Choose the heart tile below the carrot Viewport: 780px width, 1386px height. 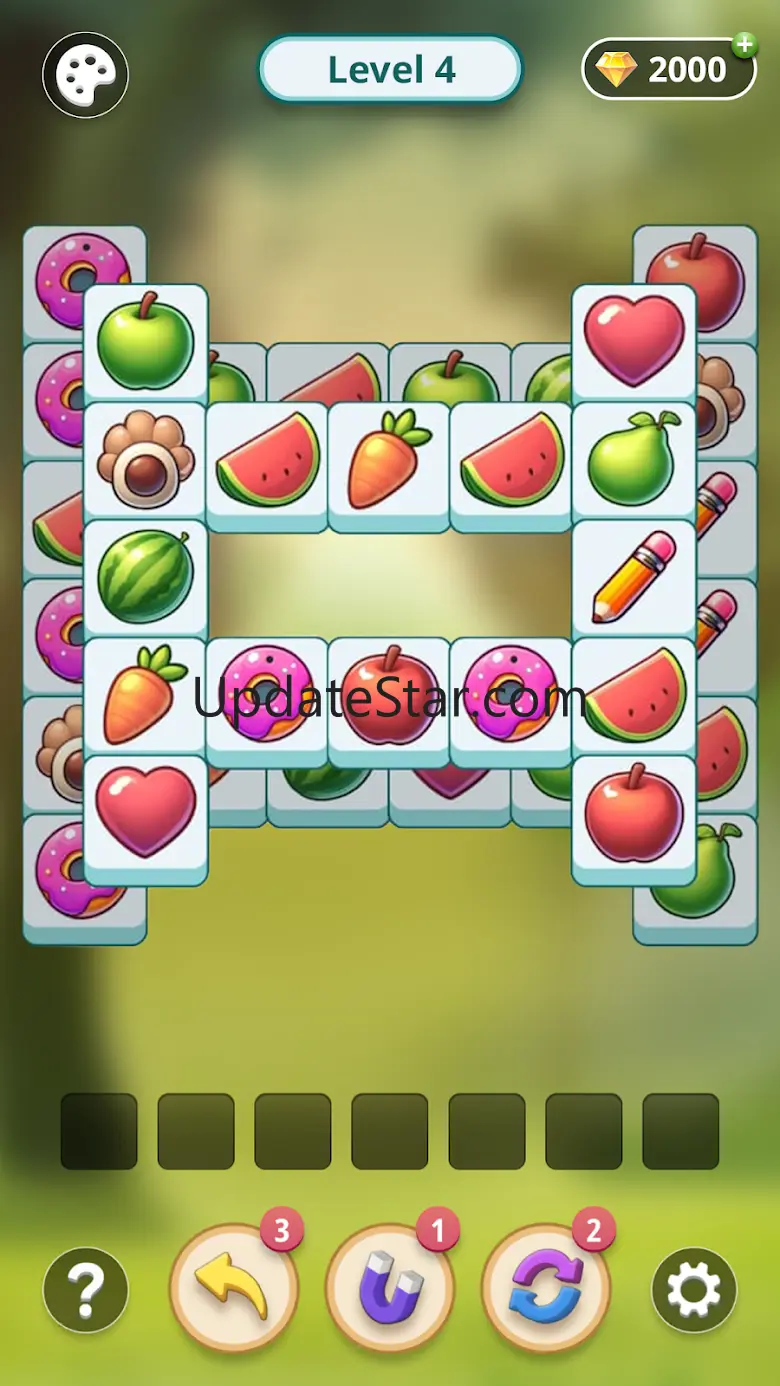(145, 813)
